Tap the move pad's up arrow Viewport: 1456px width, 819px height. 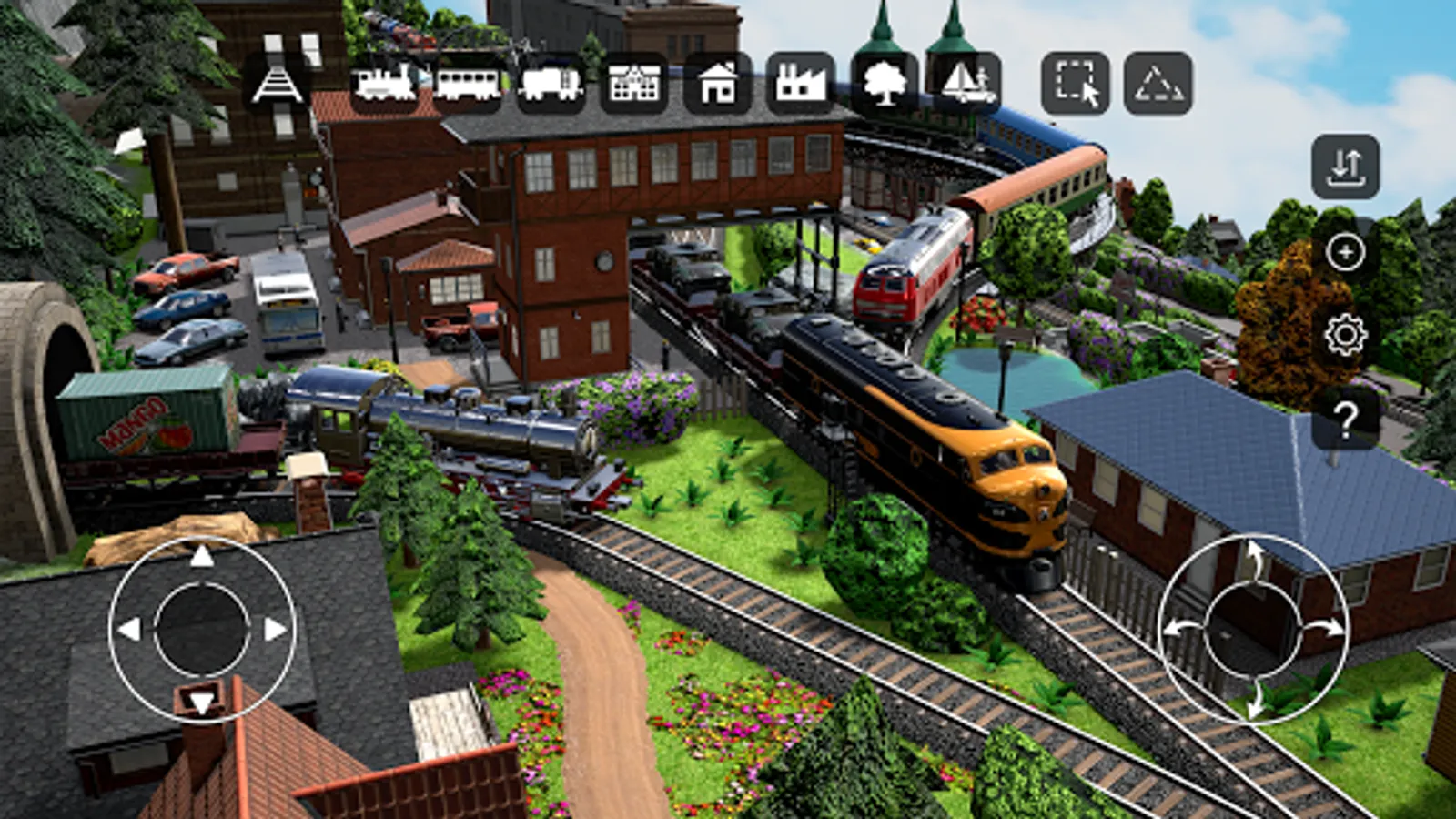click(x=202, y=556)
